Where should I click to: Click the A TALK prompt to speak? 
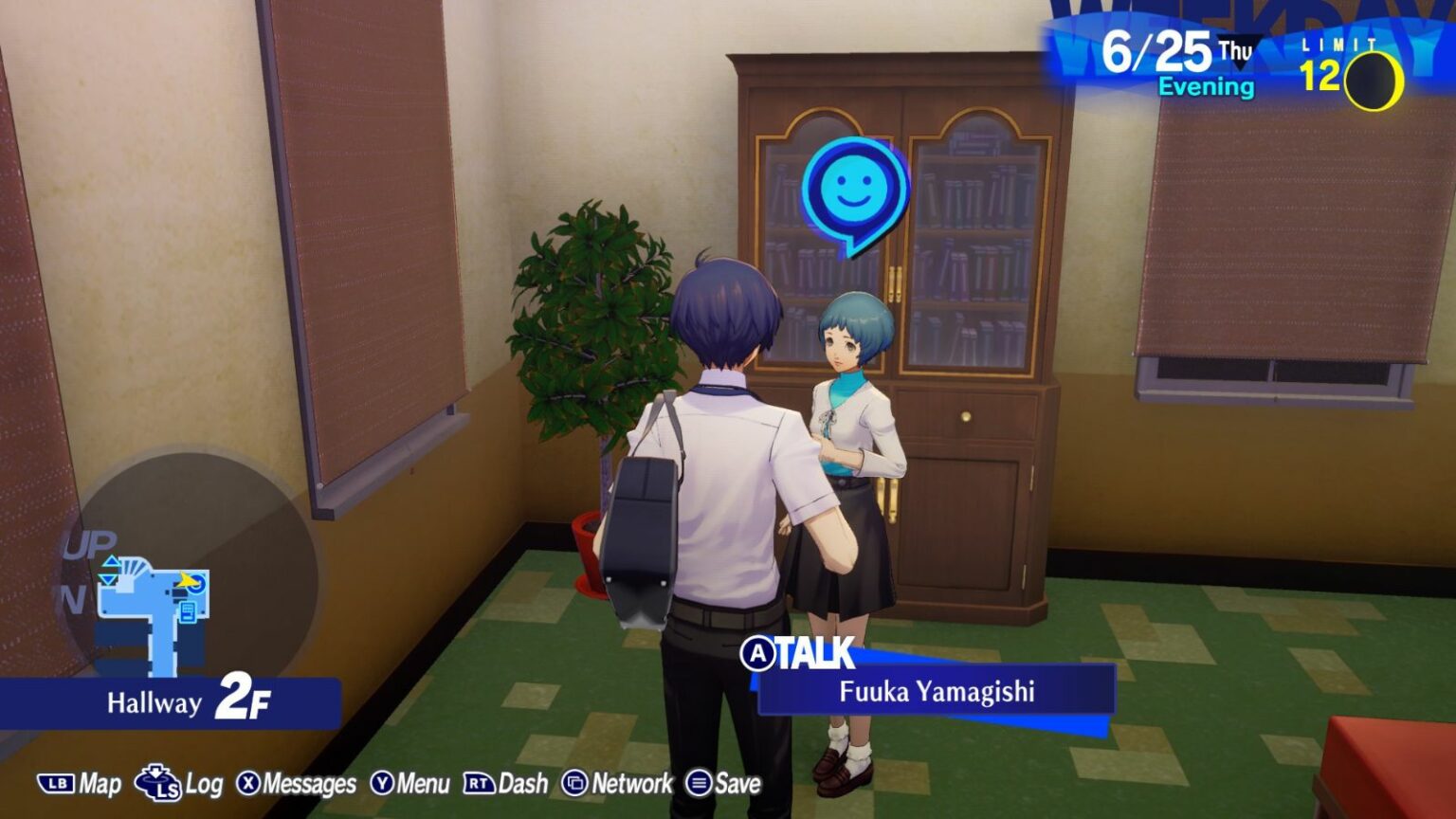tap(801, 654)
